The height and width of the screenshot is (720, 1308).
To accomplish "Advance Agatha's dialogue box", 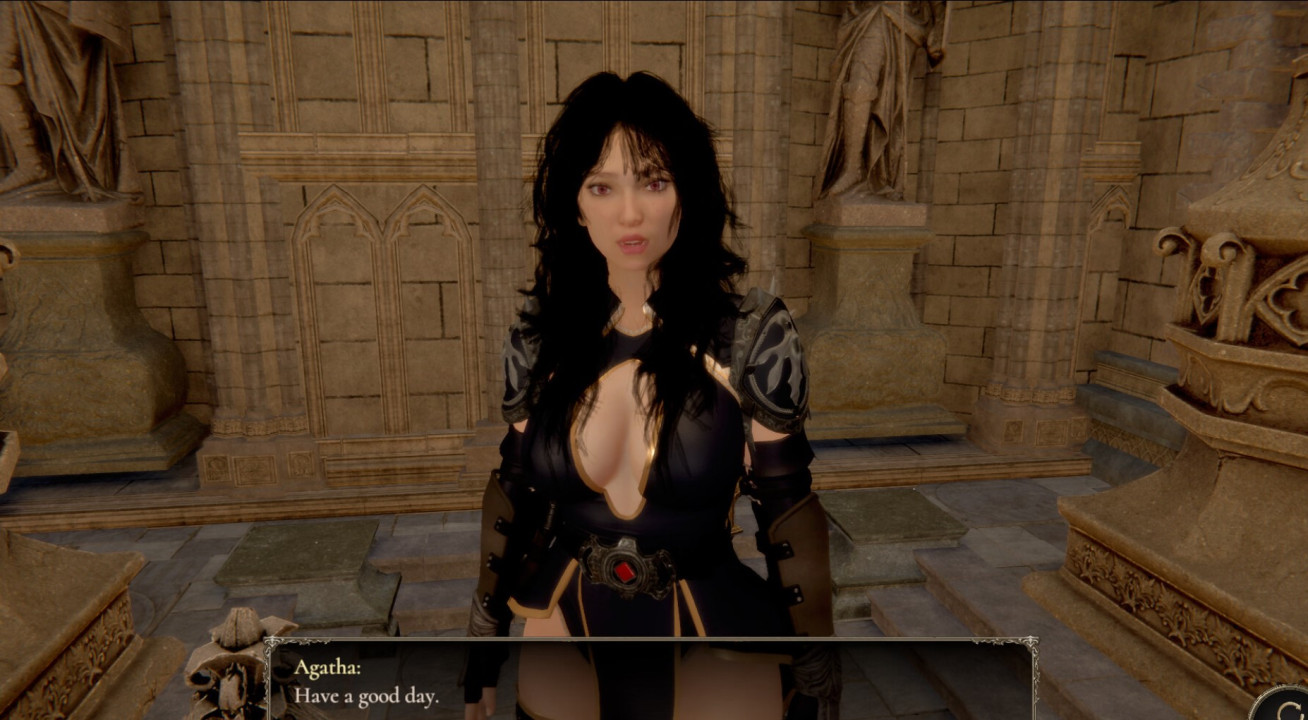I will pyautogui.click(x=652, y=680).
